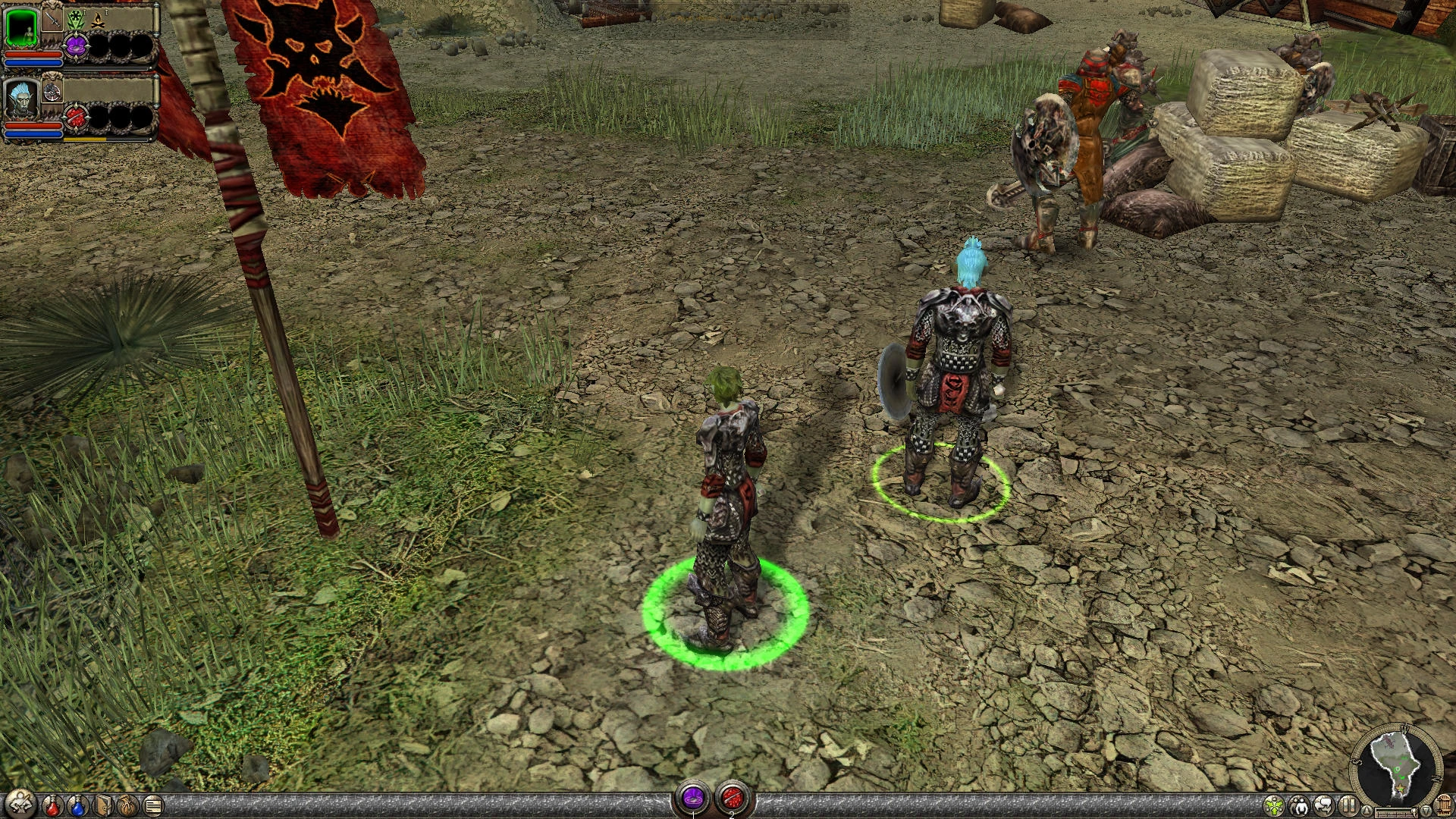Viewport: 1456px width, 819px height.
Task: Select the hero's sword weapon slot
Action: tap(52, 20)
